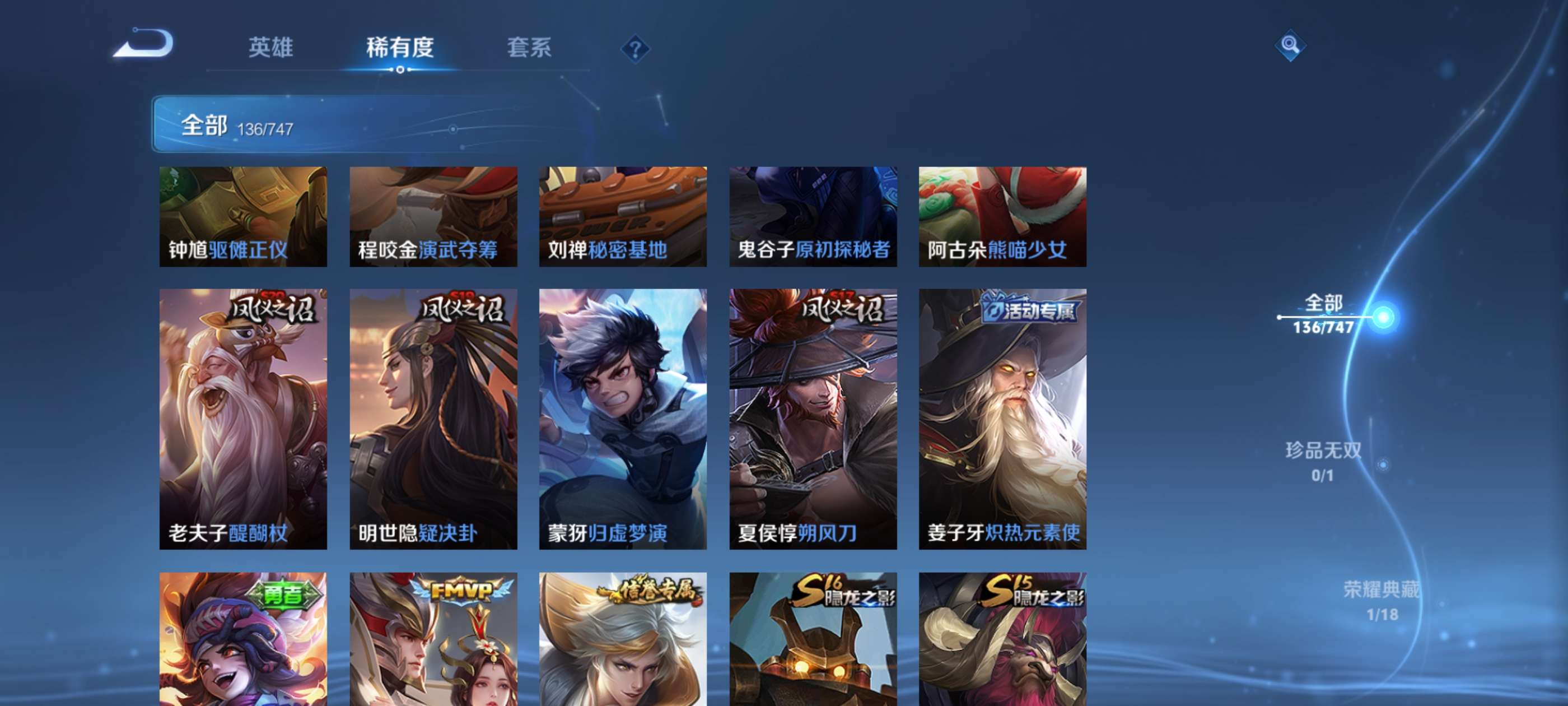Open the 程咬金演武夺筹 skin

coord(433,216)
